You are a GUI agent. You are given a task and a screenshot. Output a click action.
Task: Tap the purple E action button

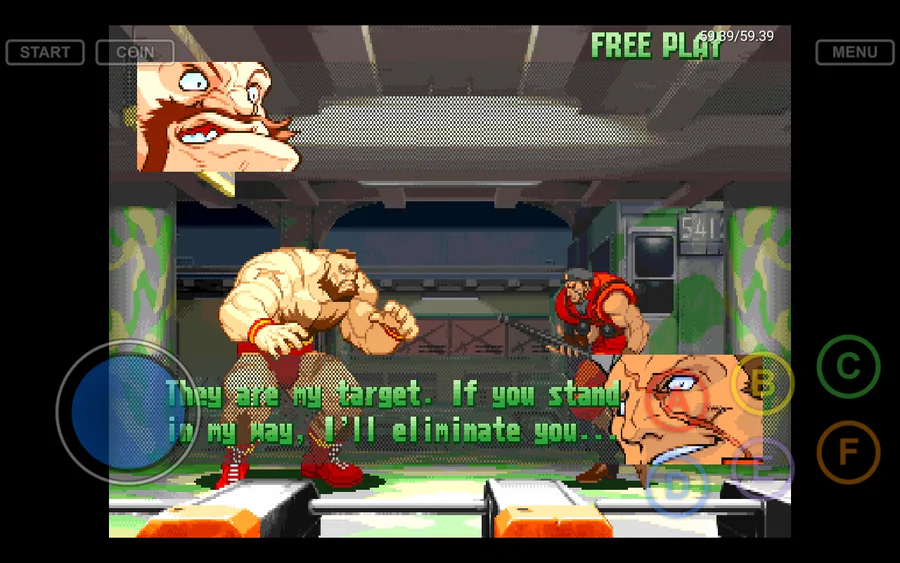click(761, 469)
